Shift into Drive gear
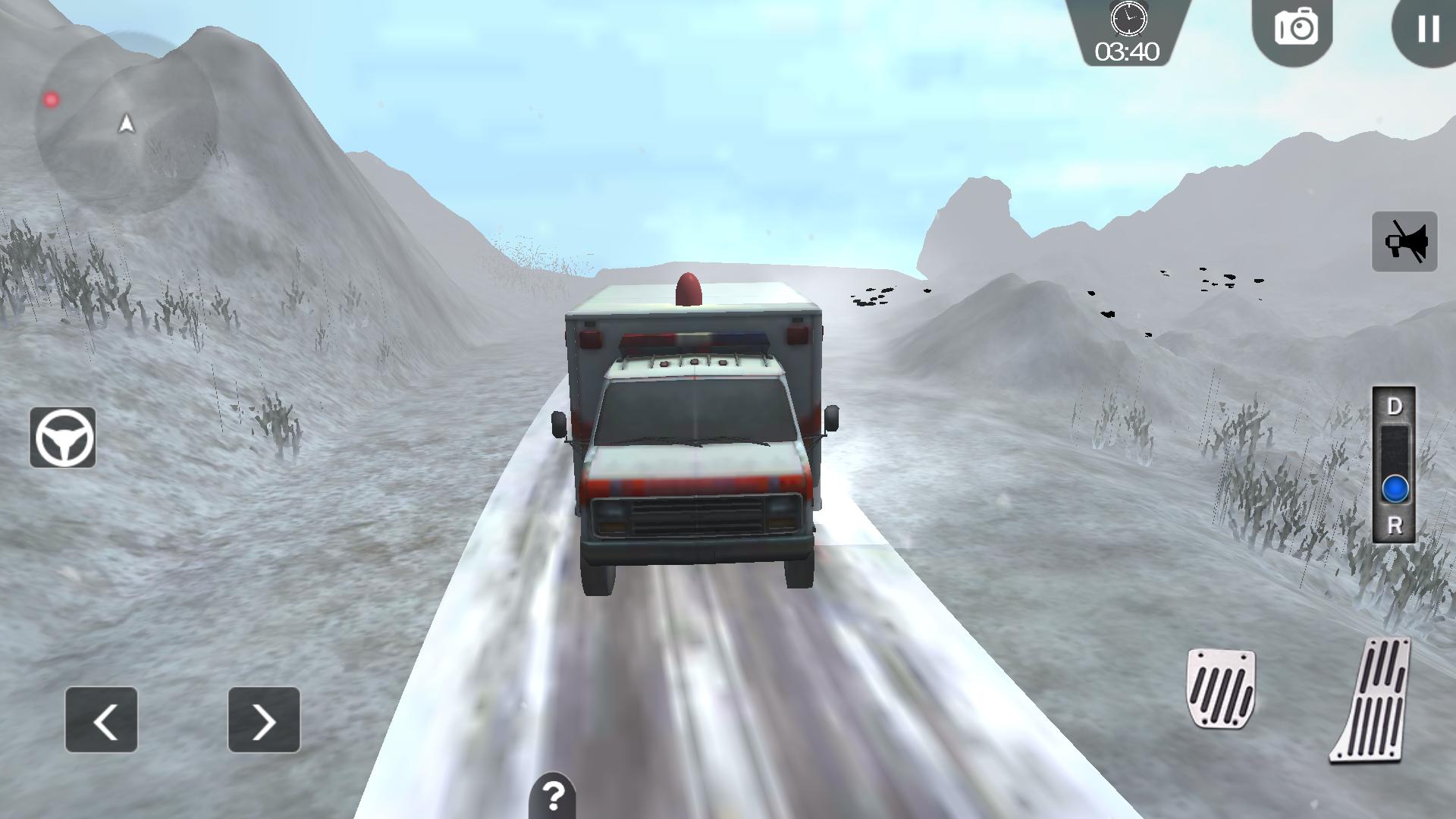The width and height of the screenshot is (1456, 819). coord(1399,407)
